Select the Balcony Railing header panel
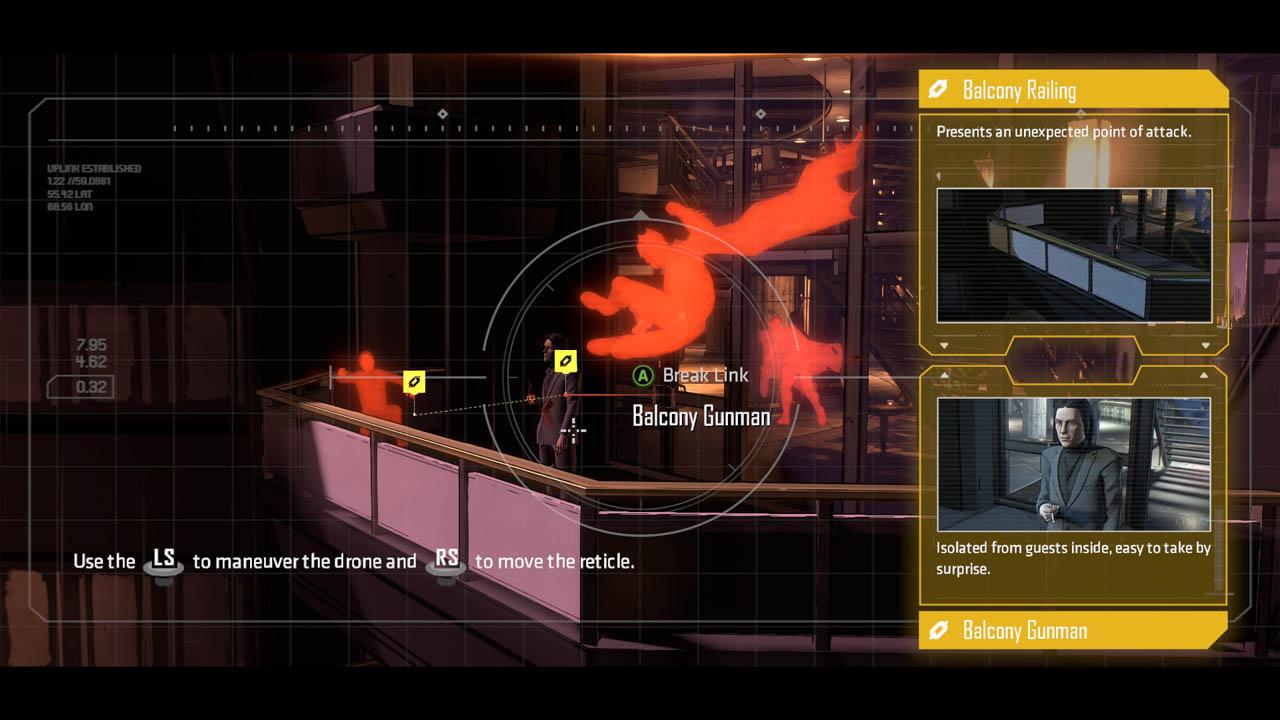 (x=1072, y=90)
